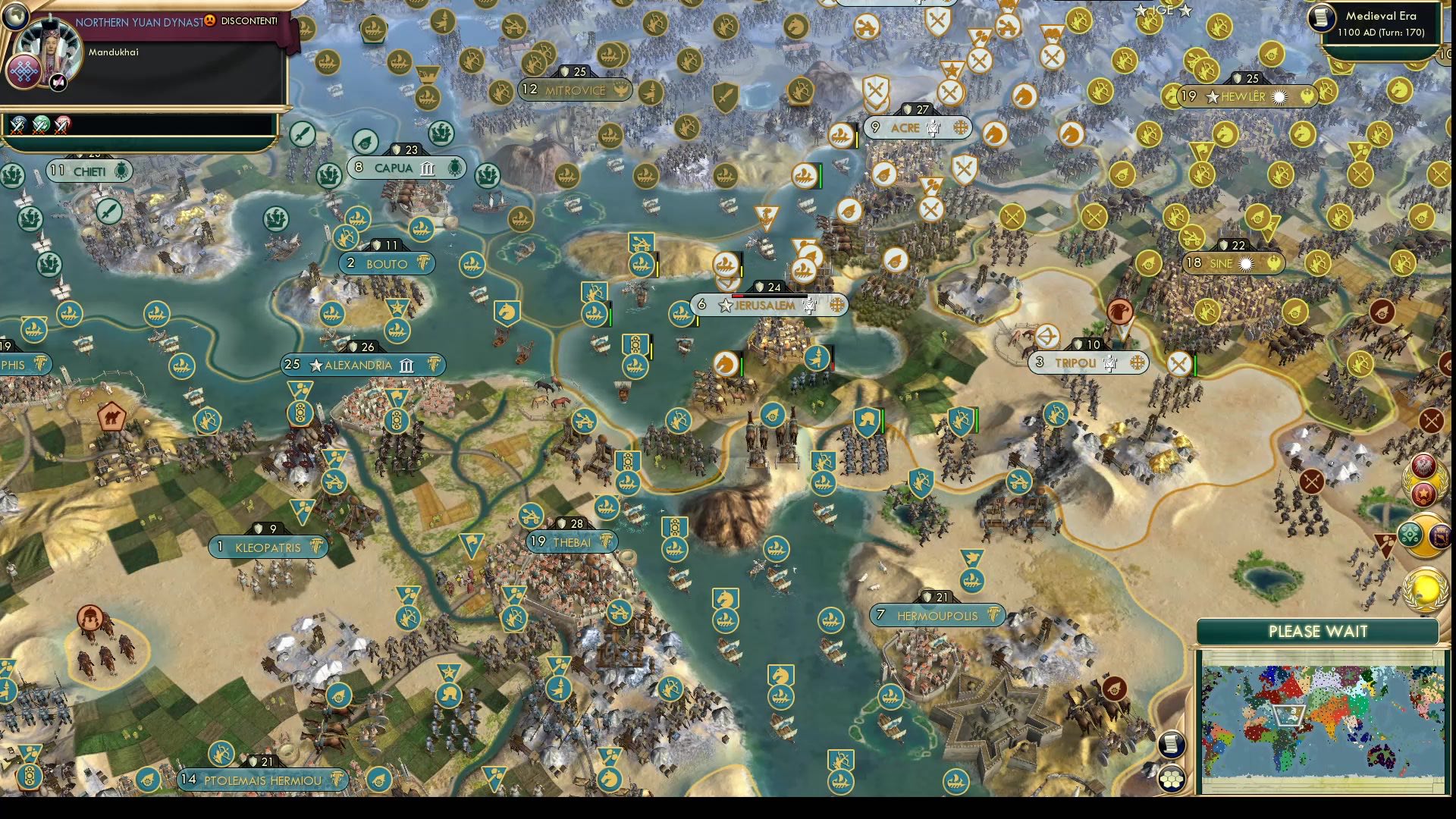The image size is (1456, 819).
Task: Click the production building icon on Capua's banner
Action: [x=426, y=169]
